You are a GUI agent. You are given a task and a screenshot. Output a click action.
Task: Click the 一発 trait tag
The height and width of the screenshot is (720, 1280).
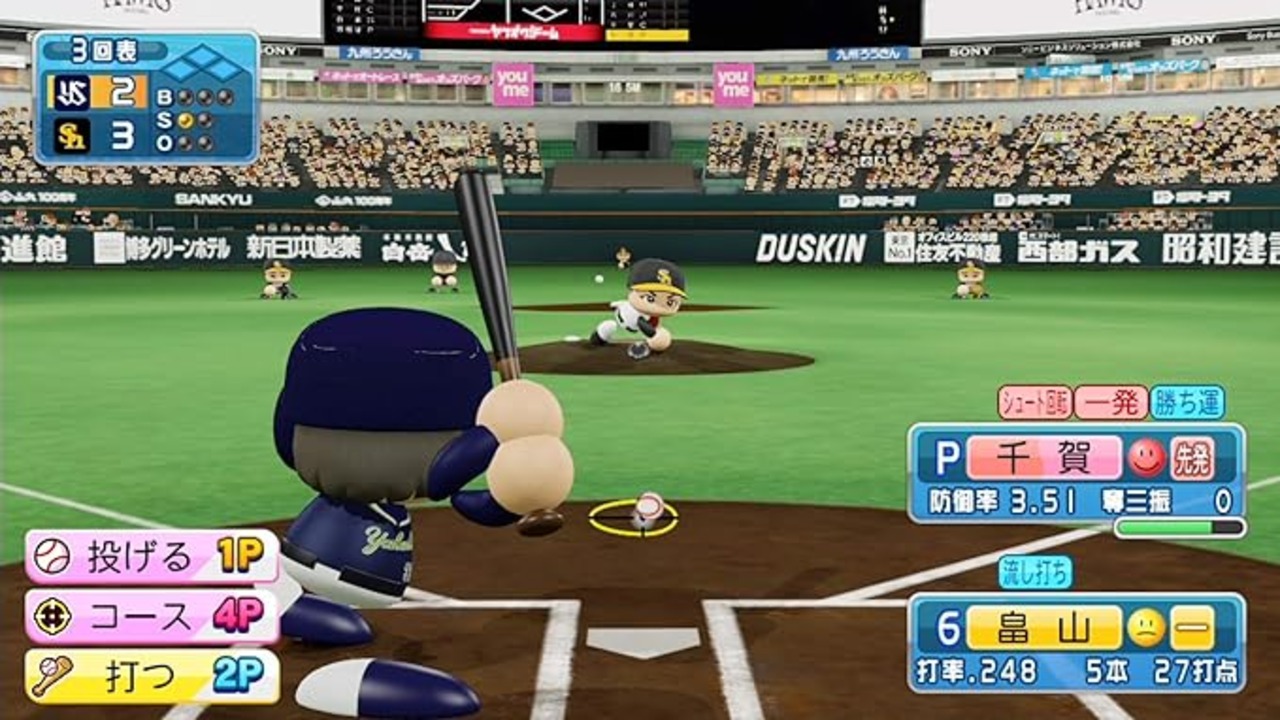1110,402
